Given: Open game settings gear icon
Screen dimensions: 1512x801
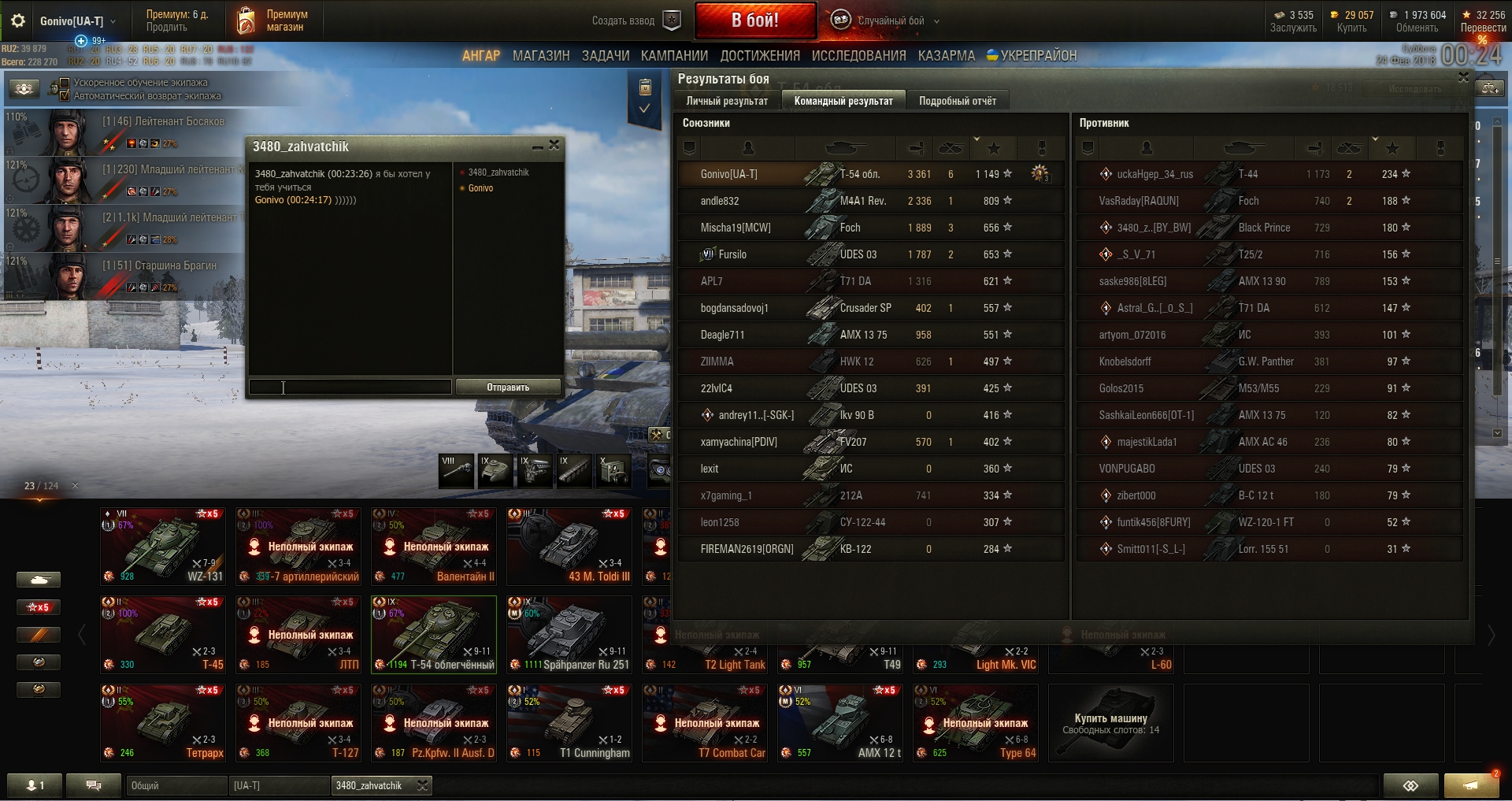Looking at the screenshot, I should click(17, 21).
